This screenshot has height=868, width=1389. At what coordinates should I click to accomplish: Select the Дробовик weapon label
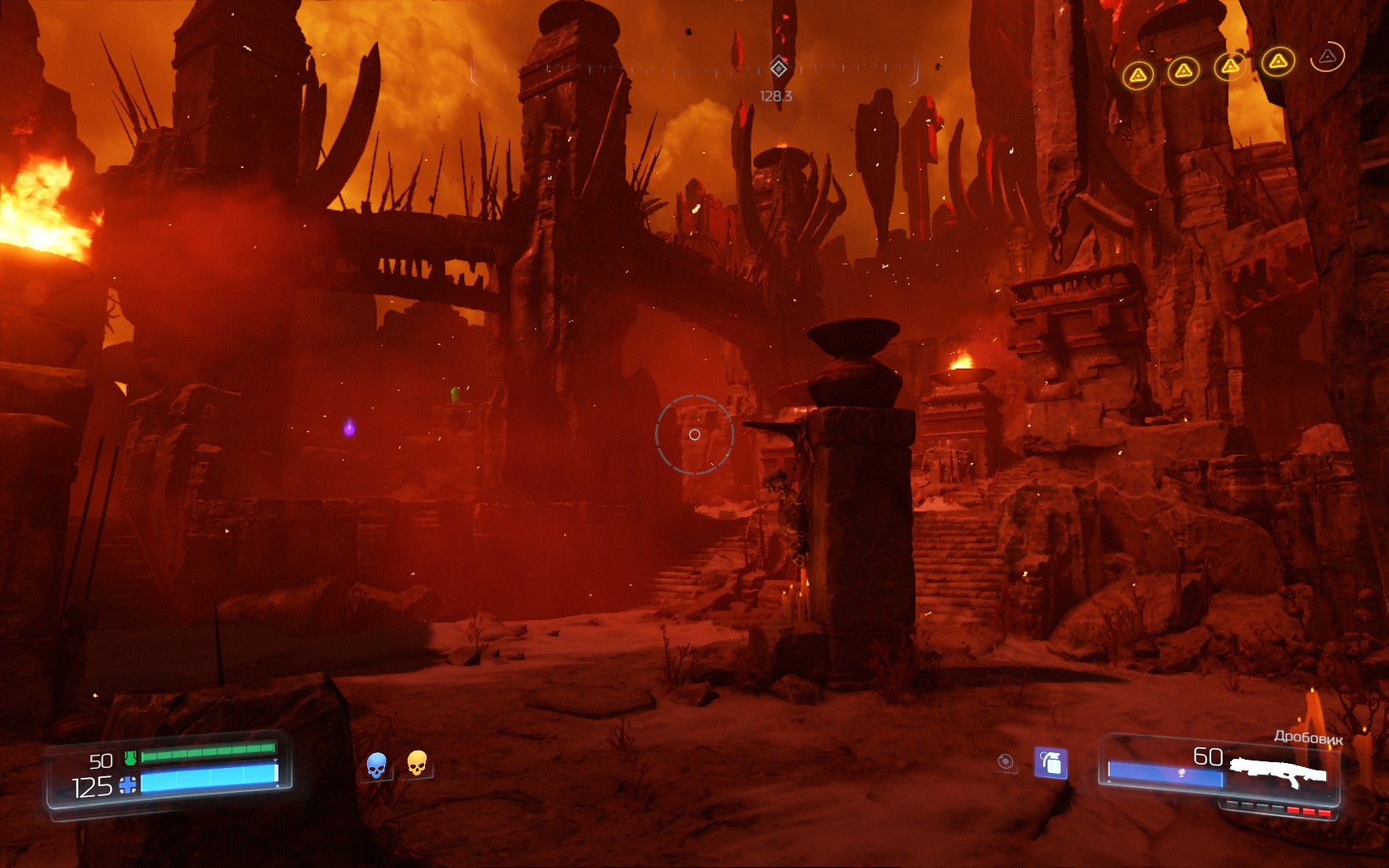pyautogui.click(x=1309, y=736)
